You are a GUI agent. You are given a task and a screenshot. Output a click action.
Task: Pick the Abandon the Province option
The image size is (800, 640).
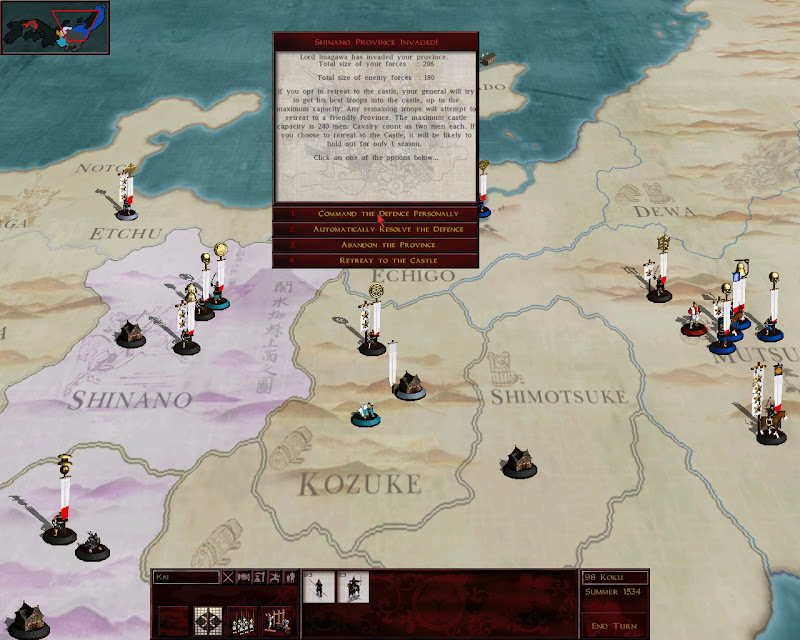375,245
